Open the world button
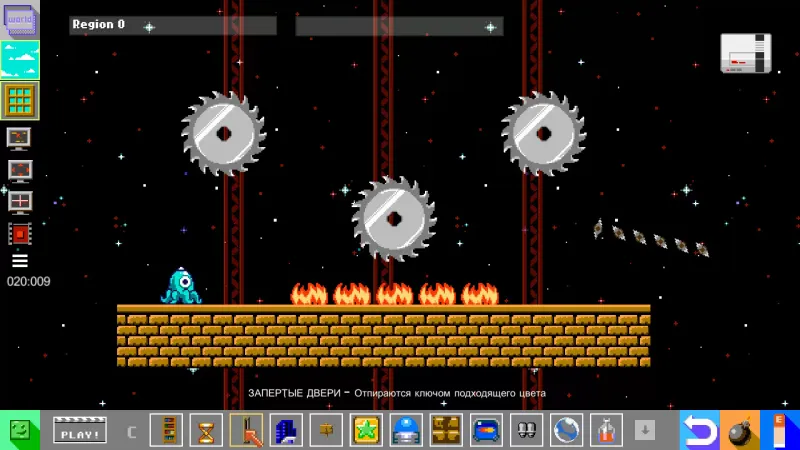The image size is (800, 450). [x=19, y=20]
